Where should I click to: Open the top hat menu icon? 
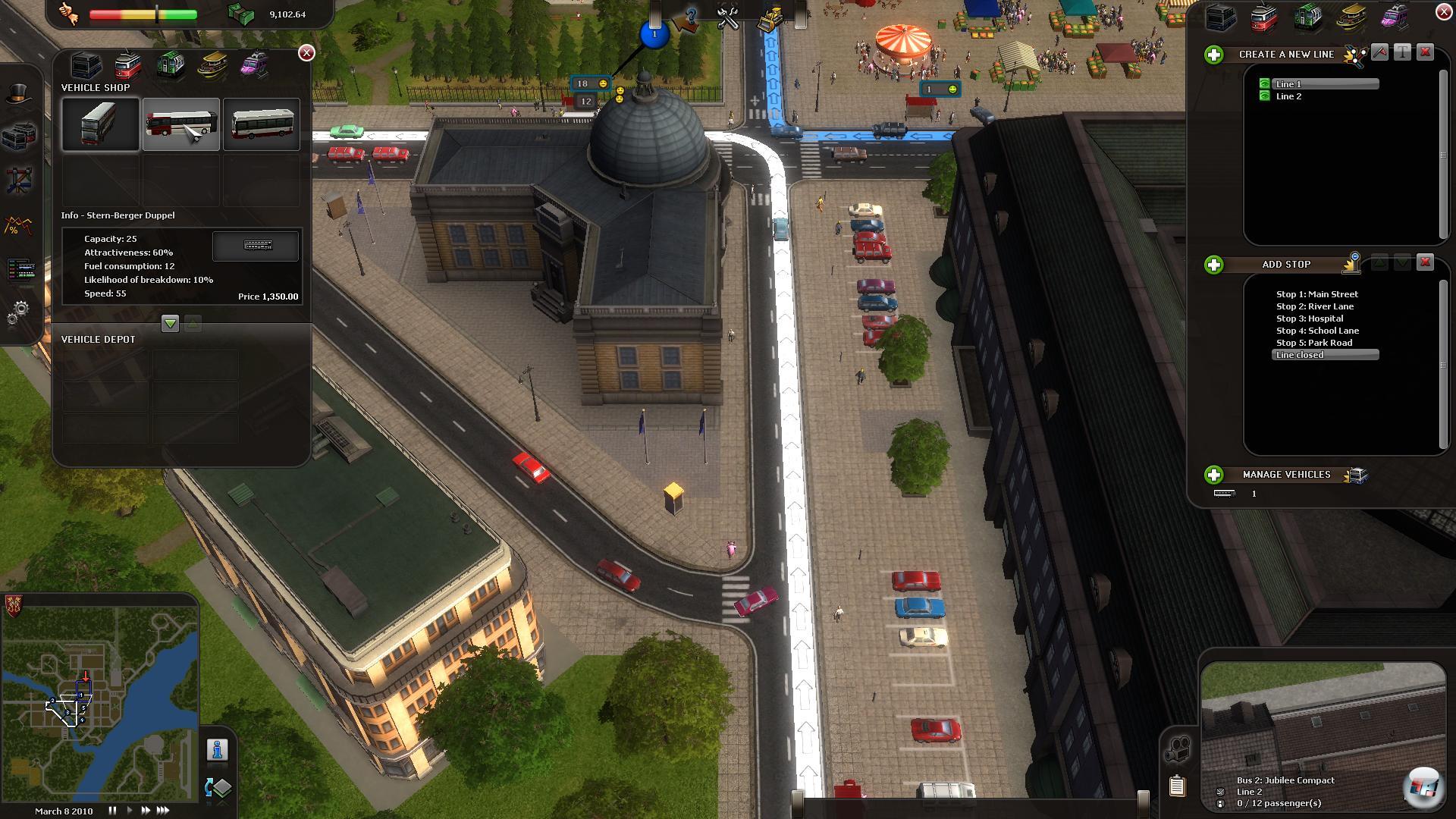point(19,94)
